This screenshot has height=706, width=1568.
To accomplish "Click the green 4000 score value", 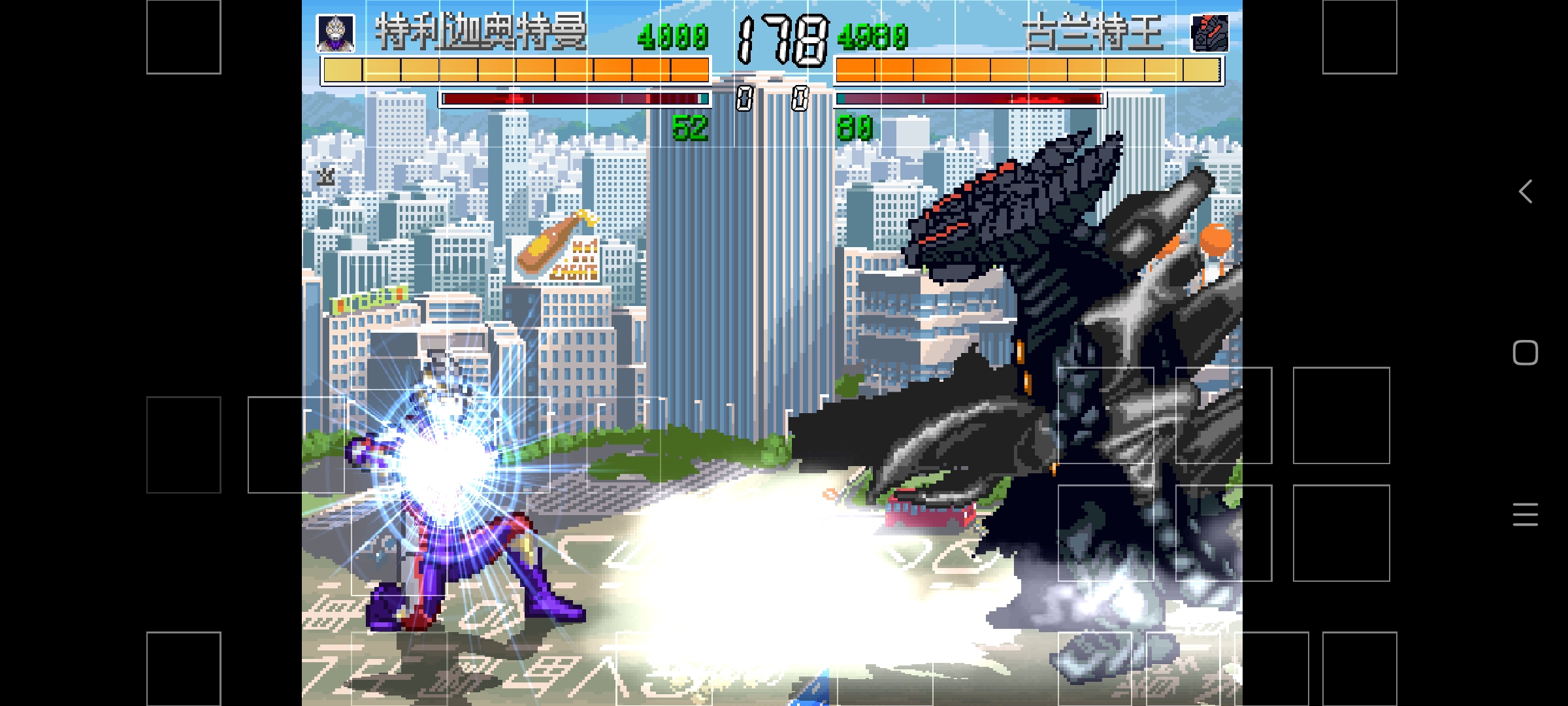I will (673, 37).
